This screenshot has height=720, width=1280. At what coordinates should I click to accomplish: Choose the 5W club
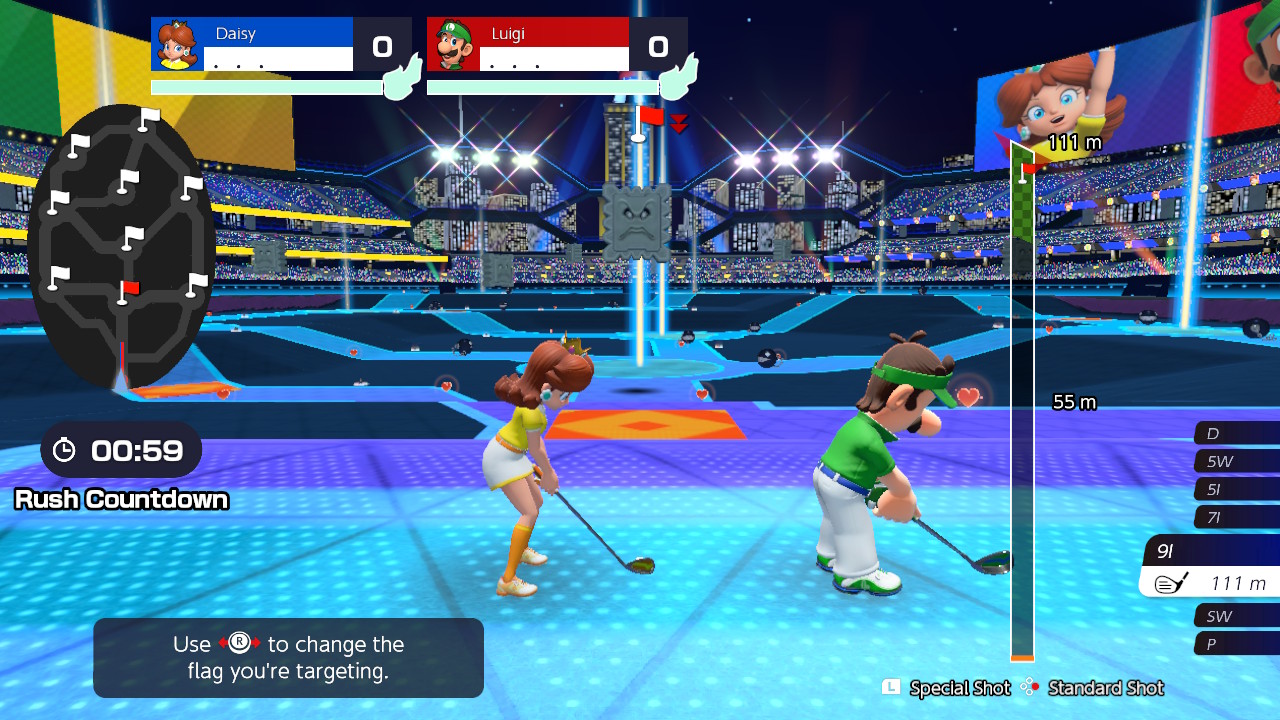point(1236,461)
